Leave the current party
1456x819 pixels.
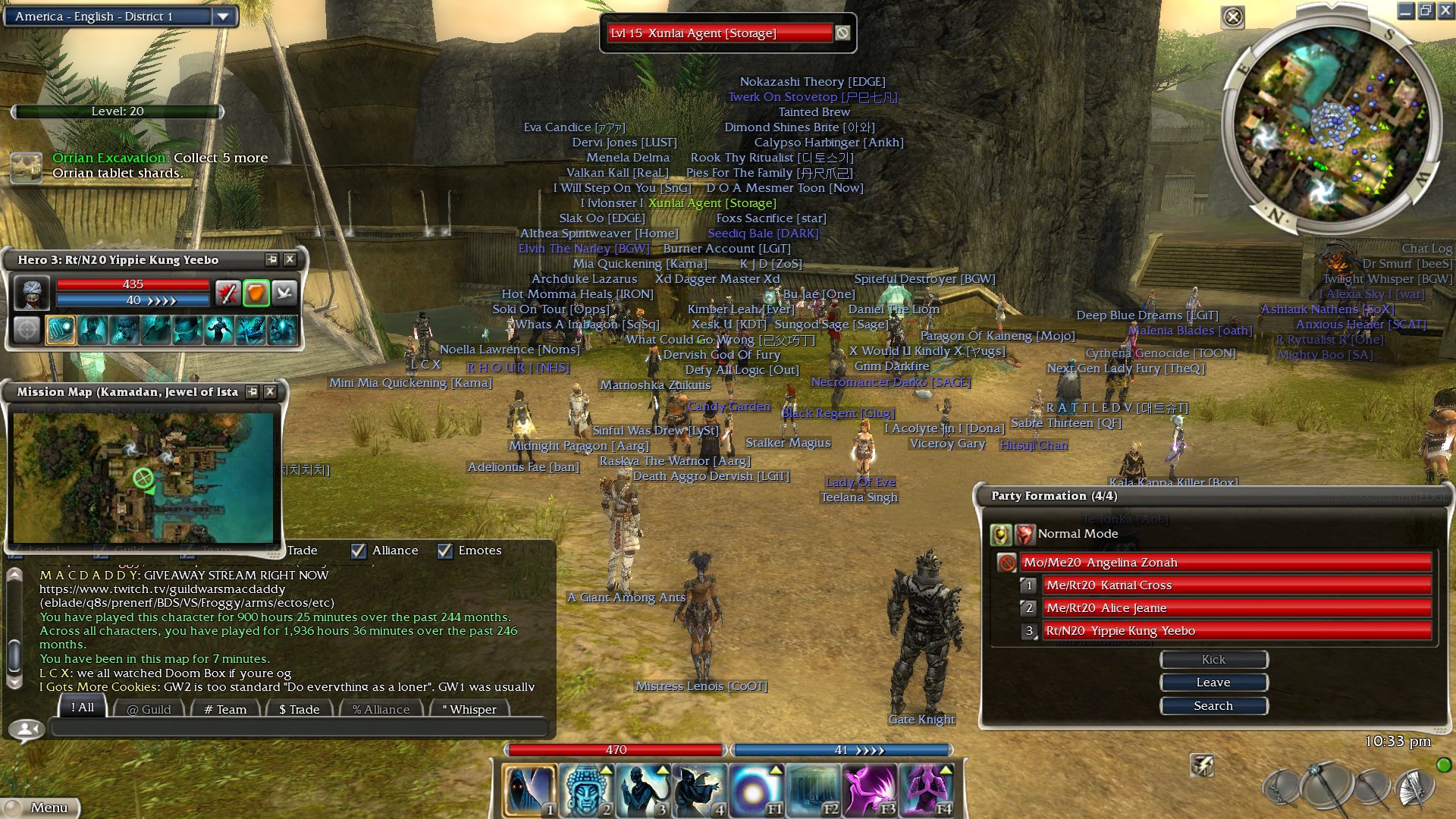point(1213,682)
